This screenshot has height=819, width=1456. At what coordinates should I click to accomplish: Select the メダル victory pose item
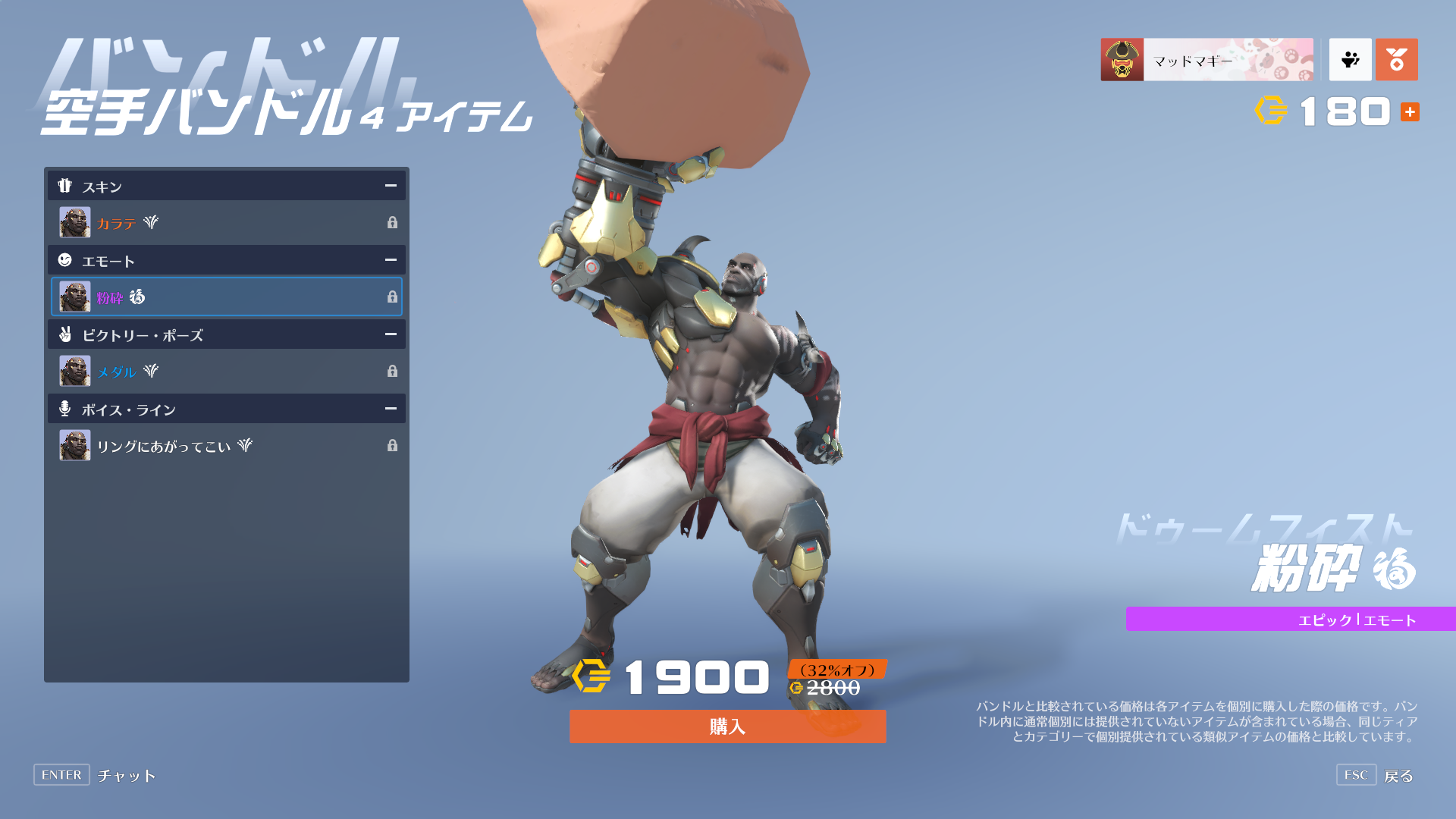click(x=226, y=371)
